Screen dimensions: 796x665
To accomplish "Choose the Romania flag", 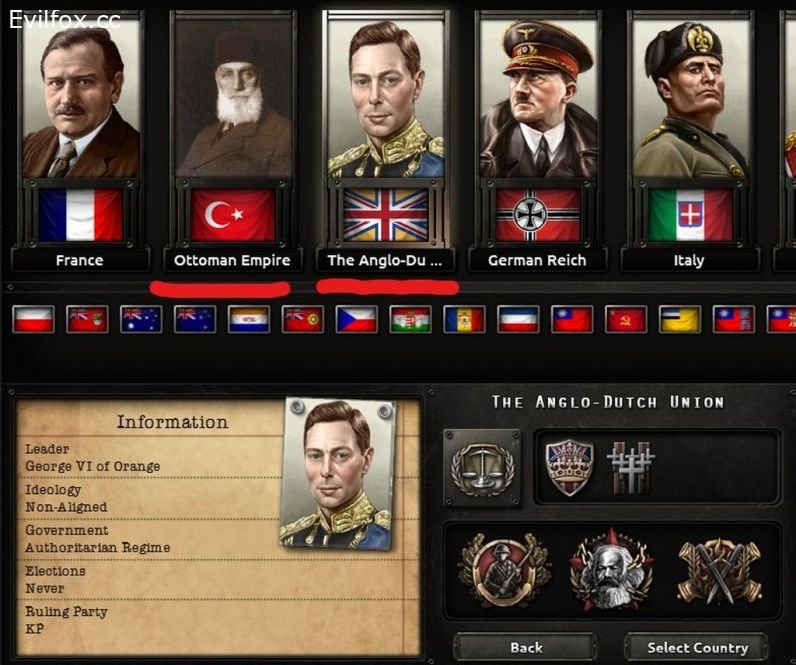I will pos(464,319).
